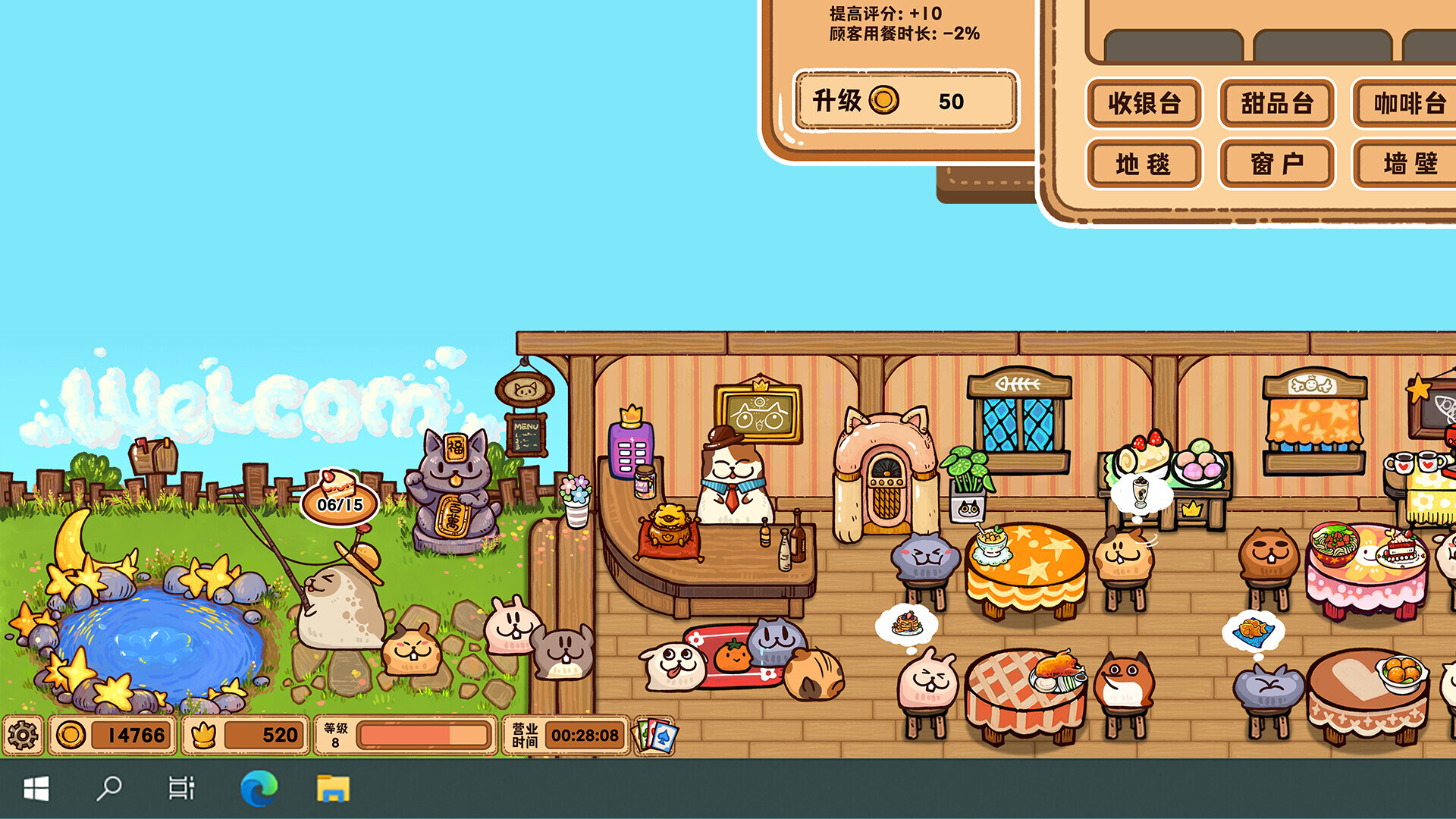Select the 窗户 category

coord(1276,163)
